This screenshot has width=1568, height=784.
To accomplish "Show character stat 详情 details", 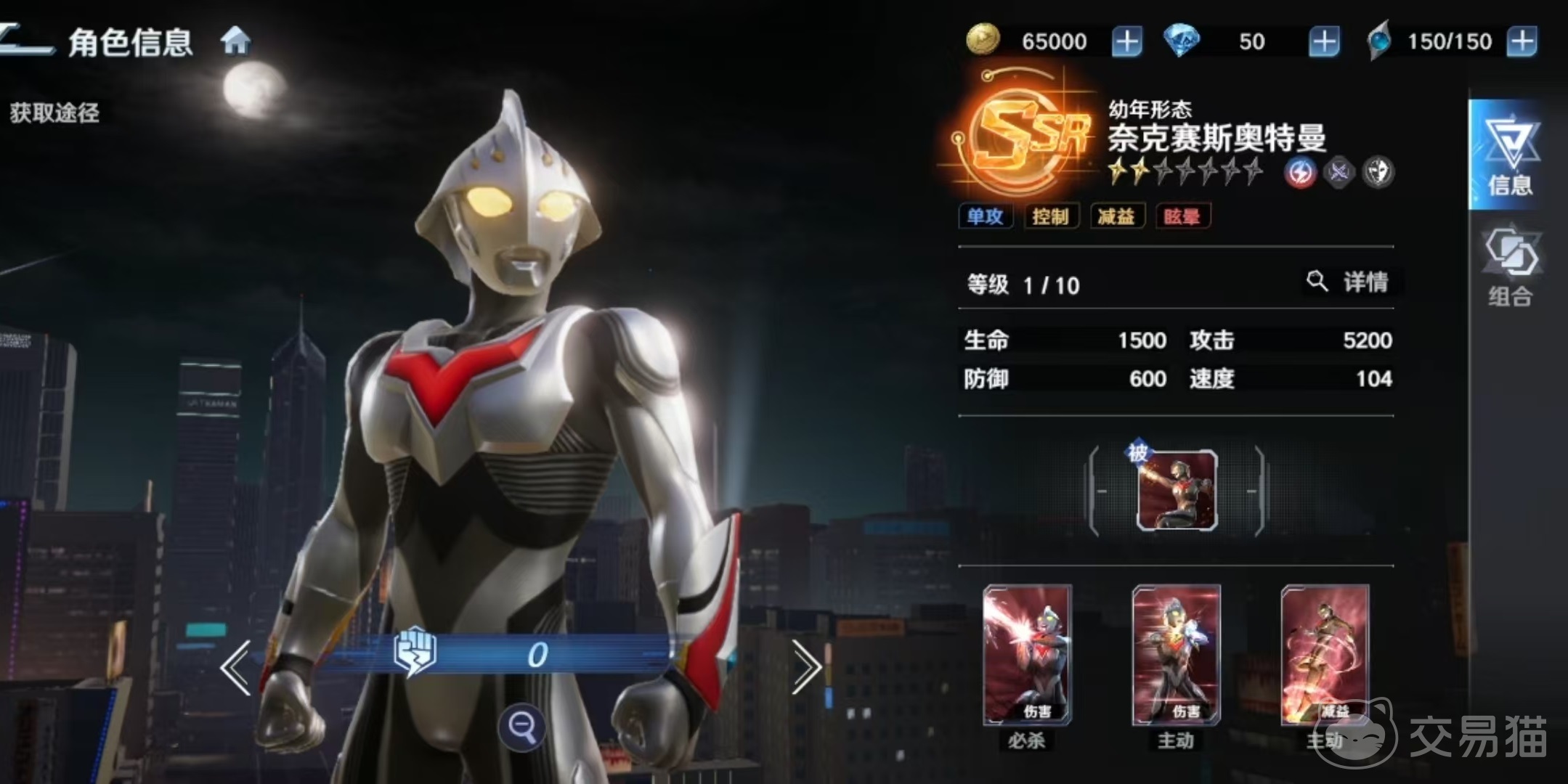I will pyautogui.click(x=1352, y=282).
